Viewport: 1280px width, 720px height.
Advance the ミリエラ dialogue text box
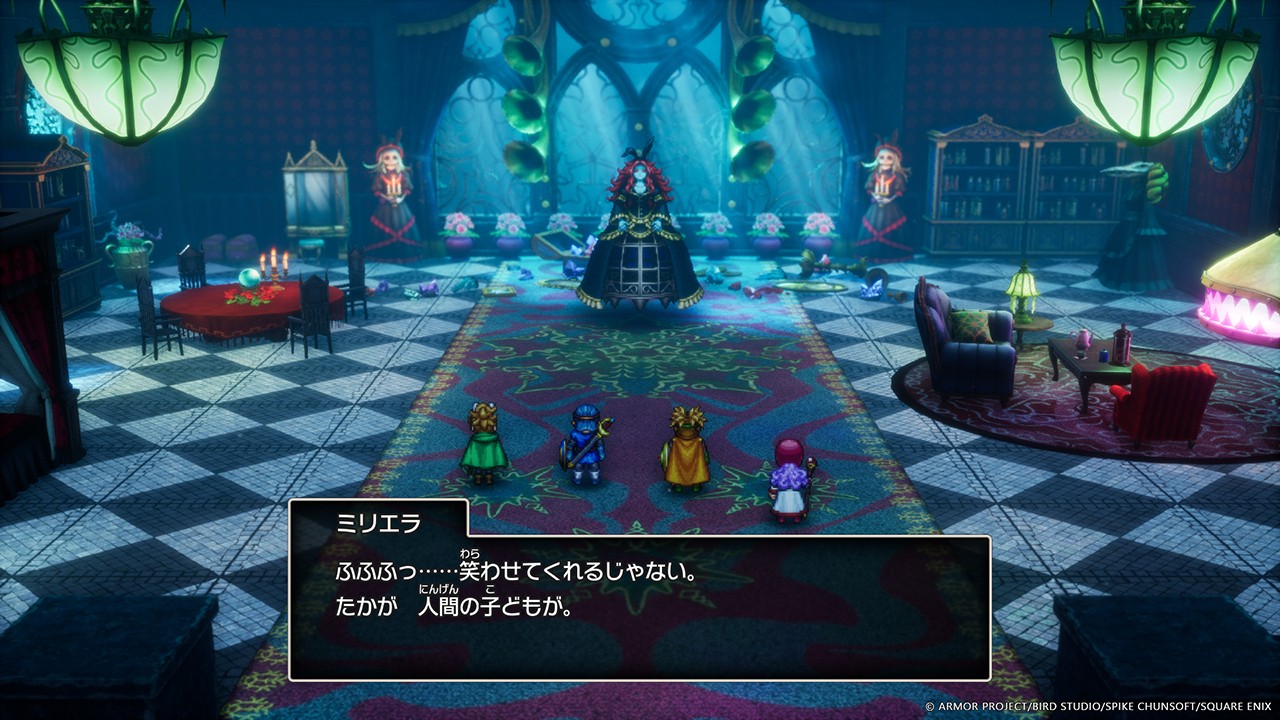click(639, 607)
